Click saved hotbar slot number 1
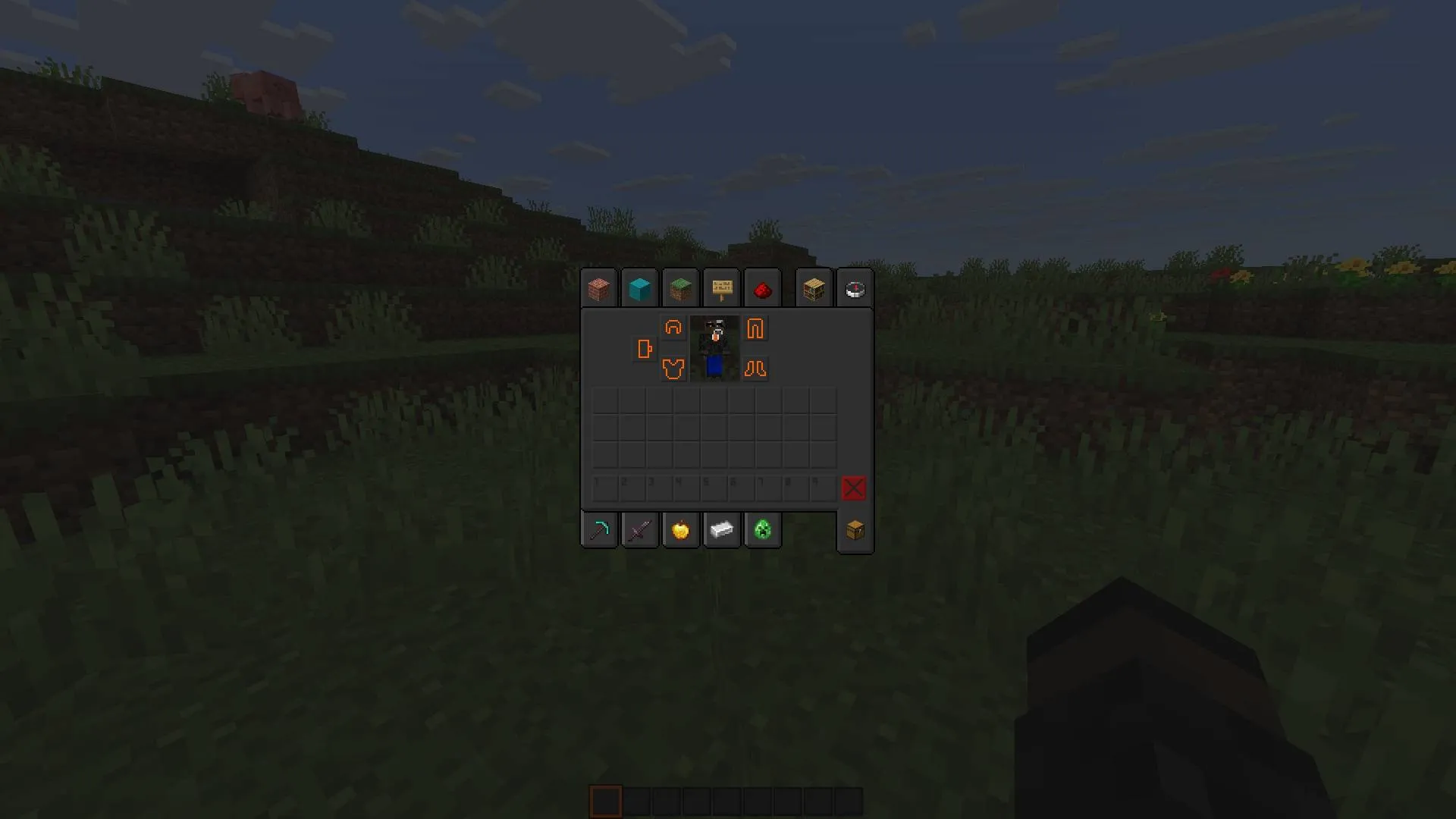 604,488
